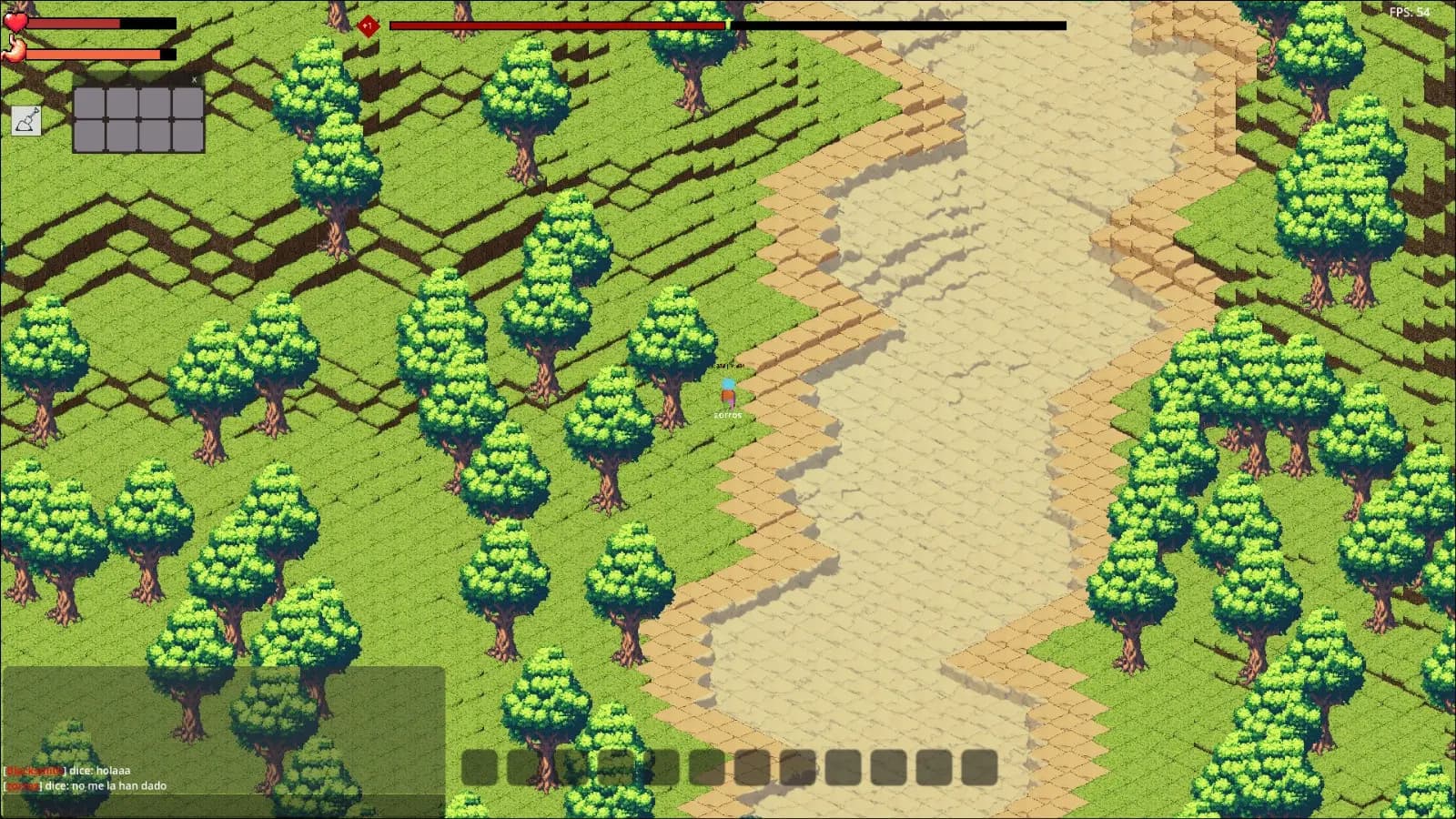Click the top-left inventory grid slot
The height and width of the screenshot is (819, 1456).
click(x=89, y=105)
